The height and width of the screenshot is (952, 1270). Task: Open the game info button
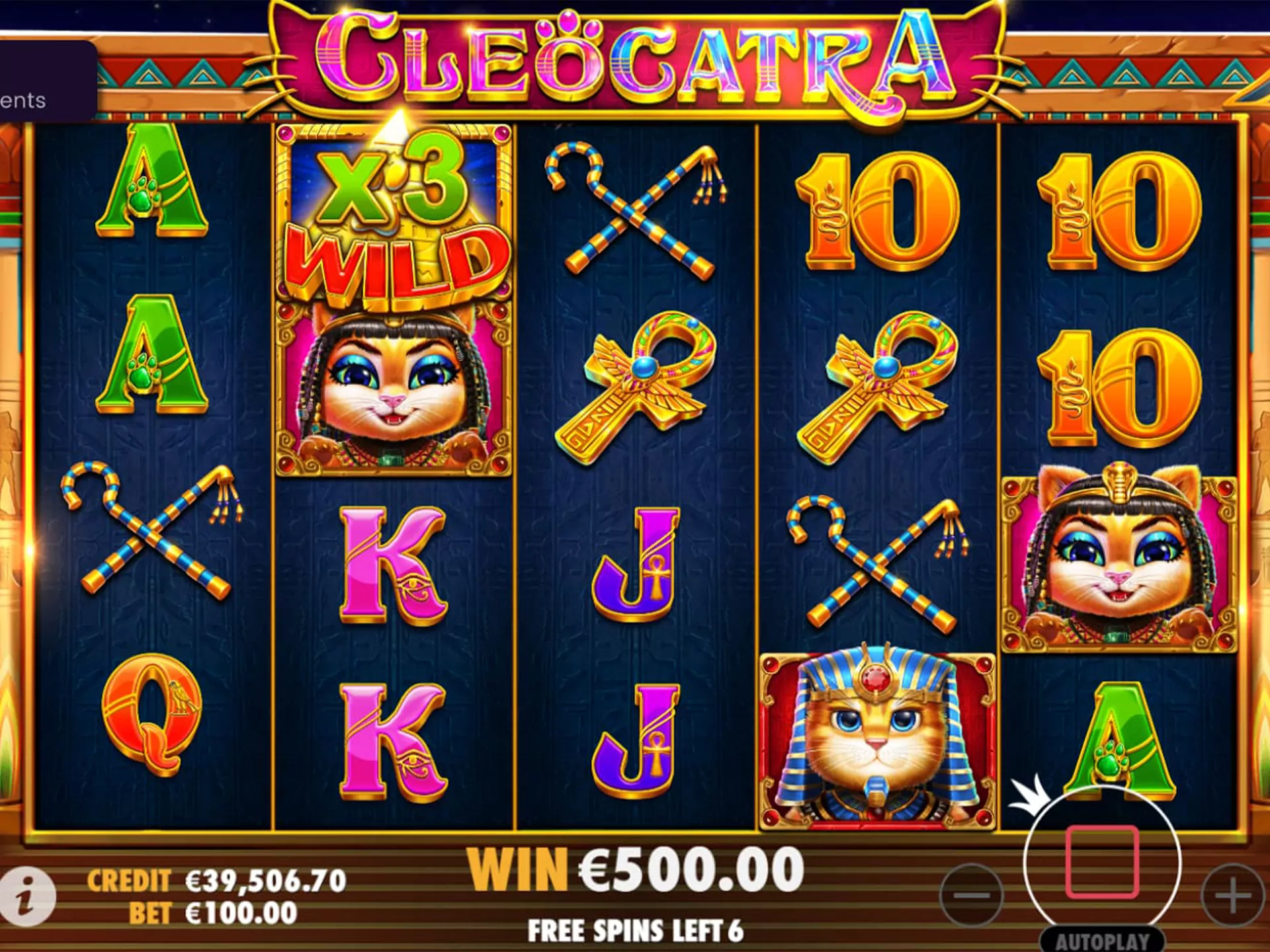pos(27,896)
